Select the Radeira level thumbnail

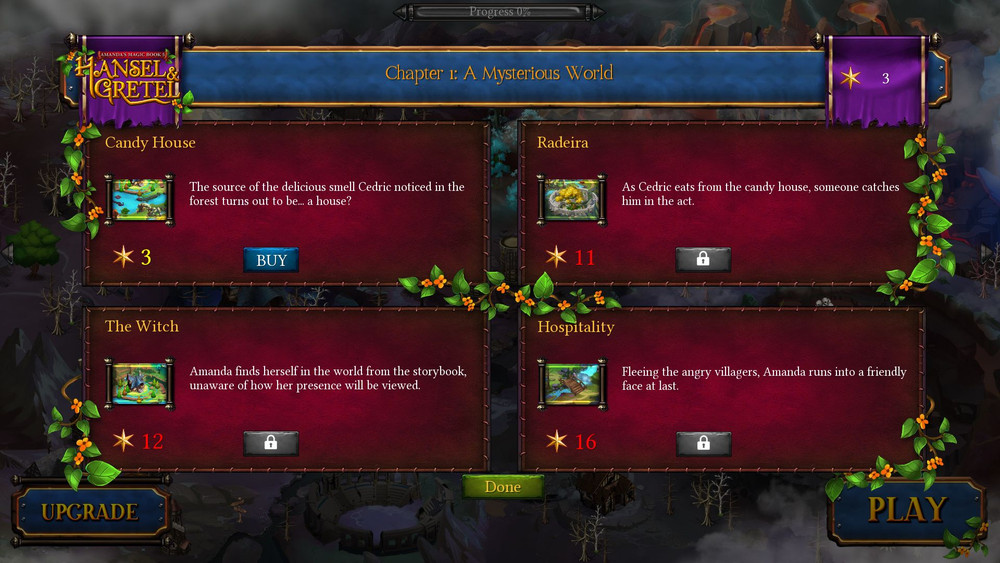coord(572,200)
